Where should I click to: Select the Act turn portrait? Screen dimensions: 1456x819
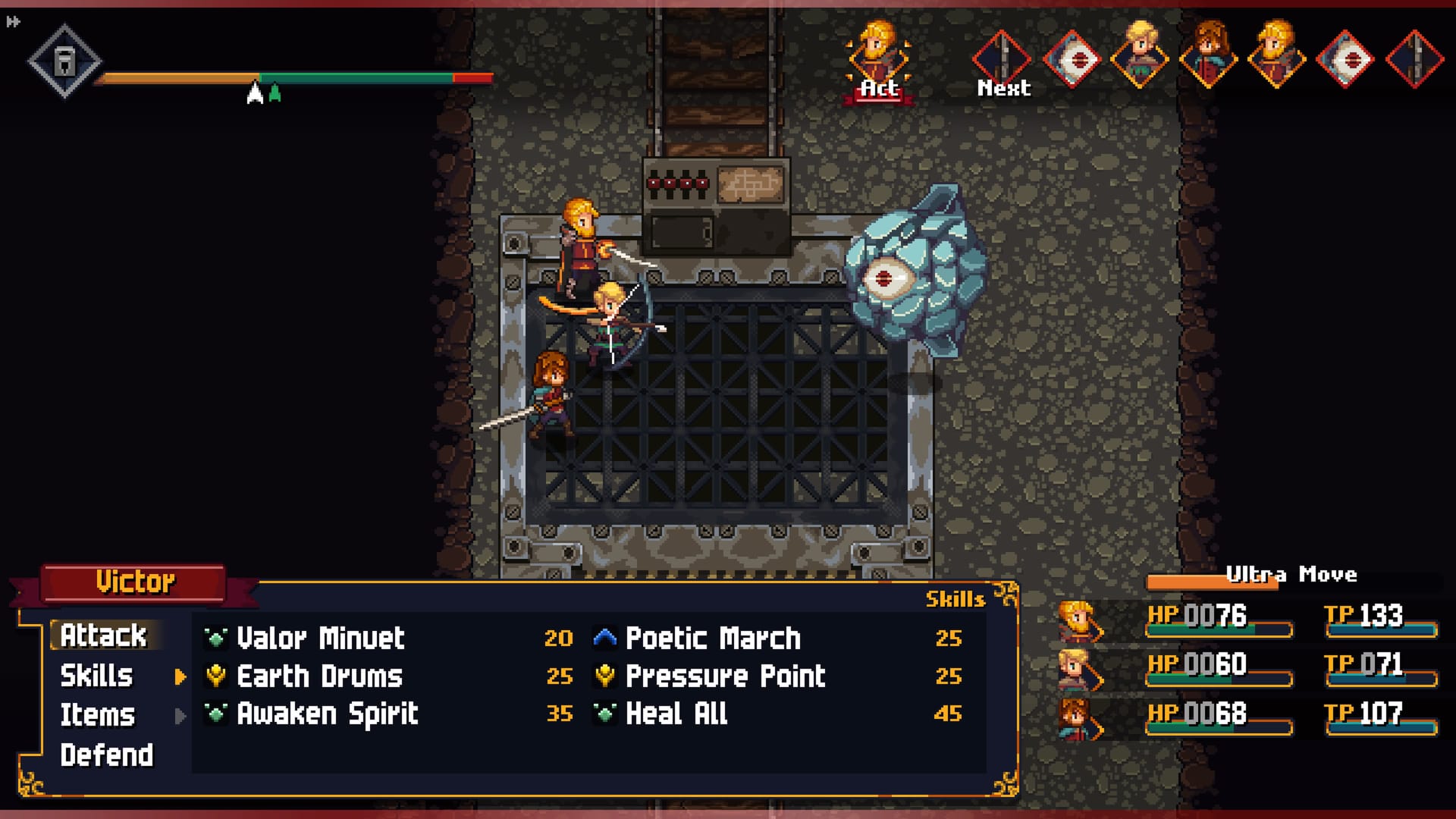point(878,59)
